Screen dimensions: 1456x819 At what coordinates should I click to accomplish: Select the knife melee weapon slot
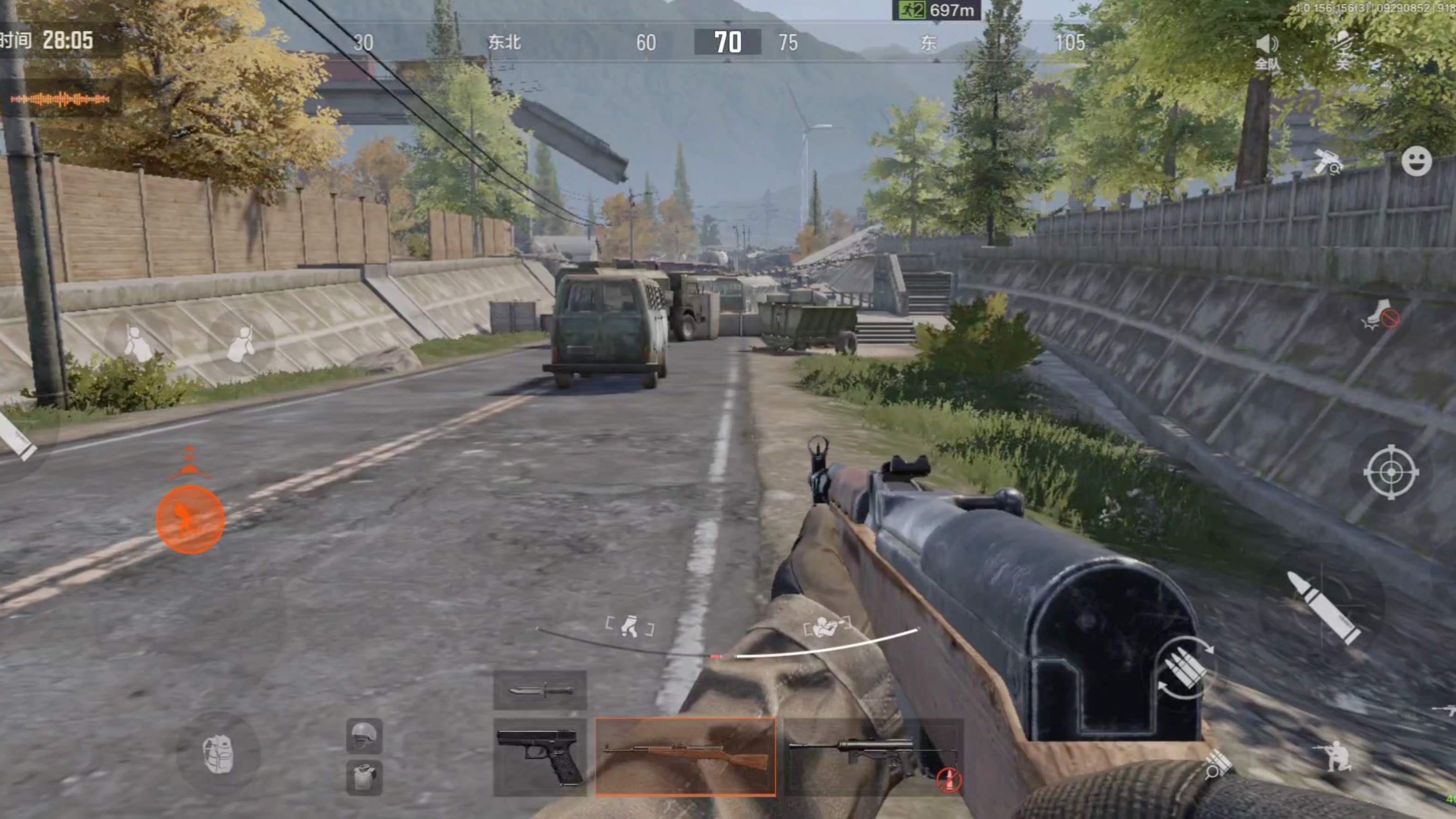540,690
